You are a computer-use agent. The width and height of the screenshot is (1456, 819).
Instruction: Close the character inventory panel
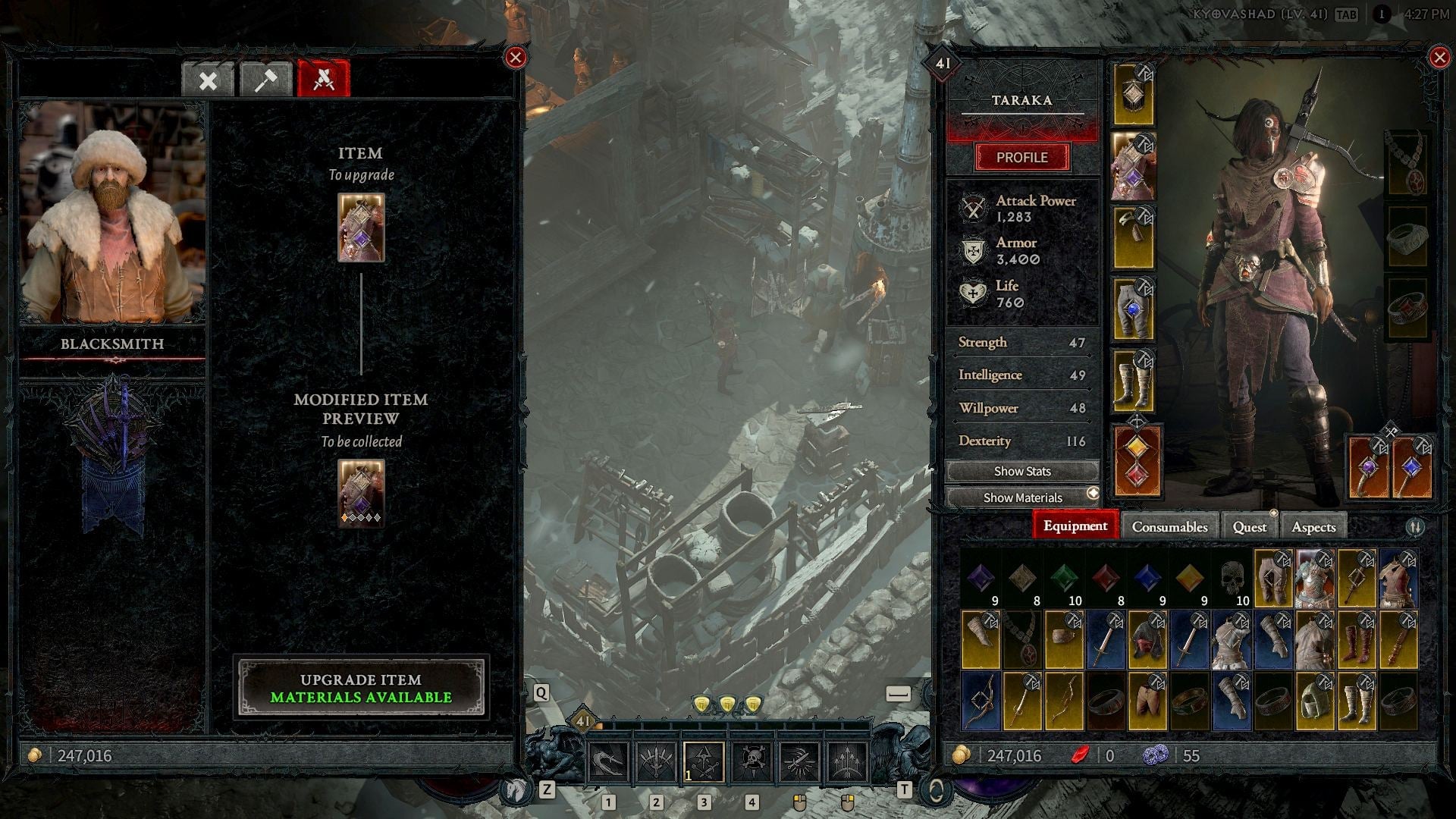(1439, 58)
